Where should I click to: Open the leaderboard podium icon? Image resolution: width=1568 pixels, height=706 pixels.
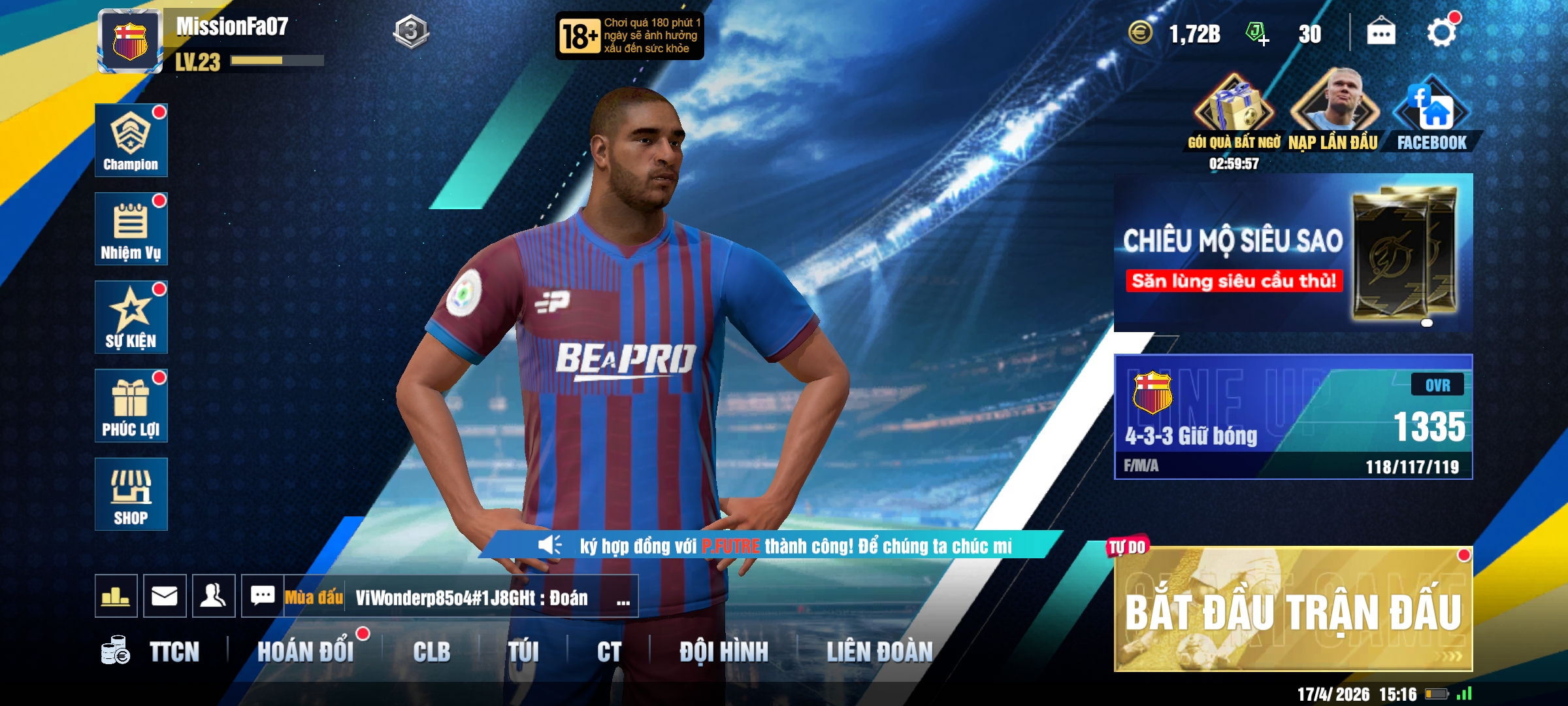coord(116,596)
